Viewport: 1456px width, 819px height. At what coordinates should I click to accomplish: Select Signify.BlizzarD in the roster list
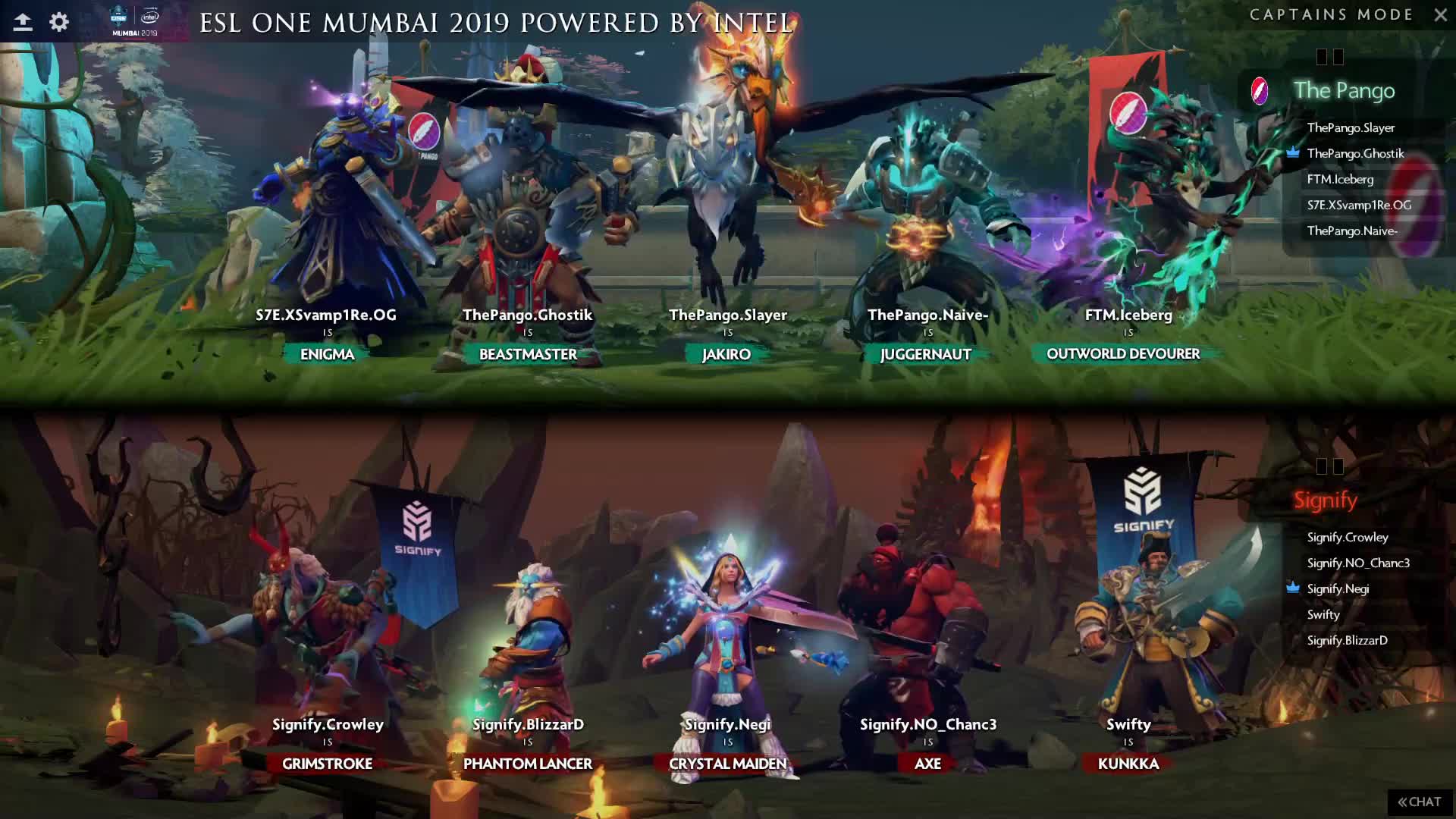[x=1347, y=641]
